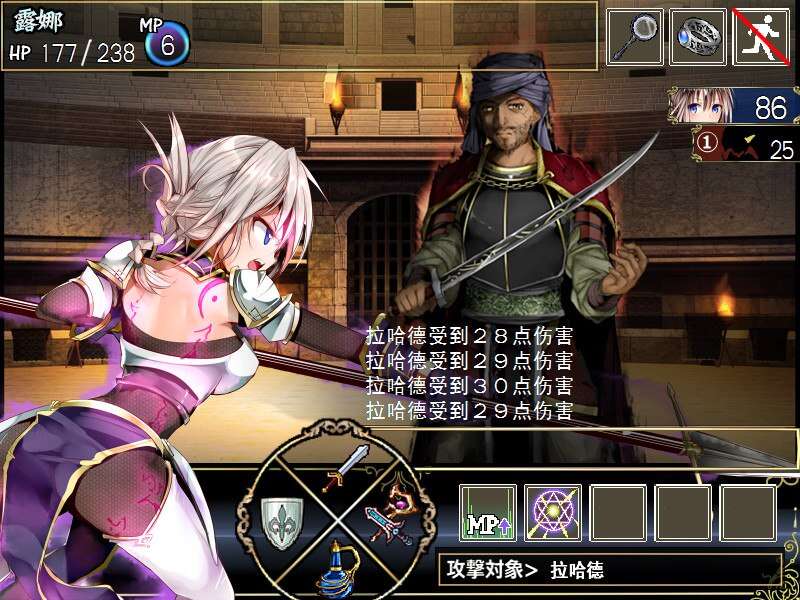Activate the MP up skill slot
This screenshot has width=800, height=600.
point(488,513)
